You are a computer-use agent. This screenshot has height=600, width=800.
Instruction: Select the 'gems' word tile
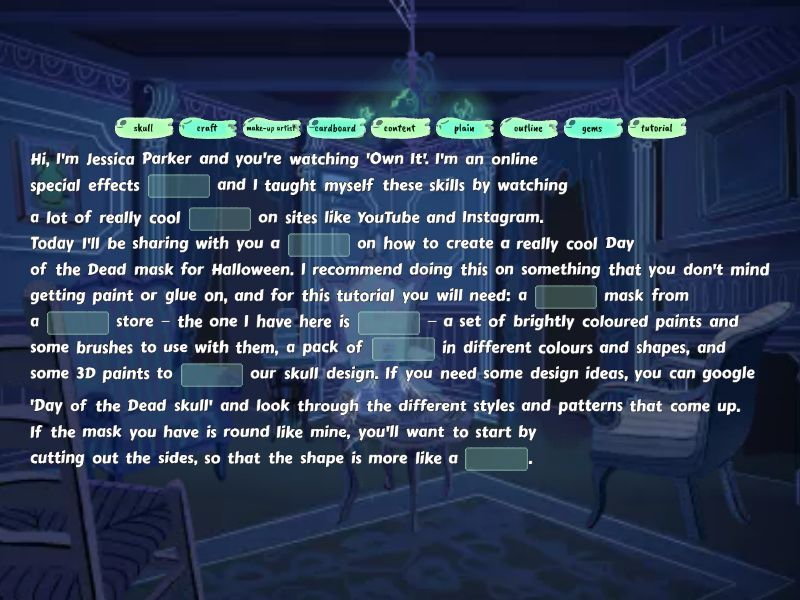(592, 128)
